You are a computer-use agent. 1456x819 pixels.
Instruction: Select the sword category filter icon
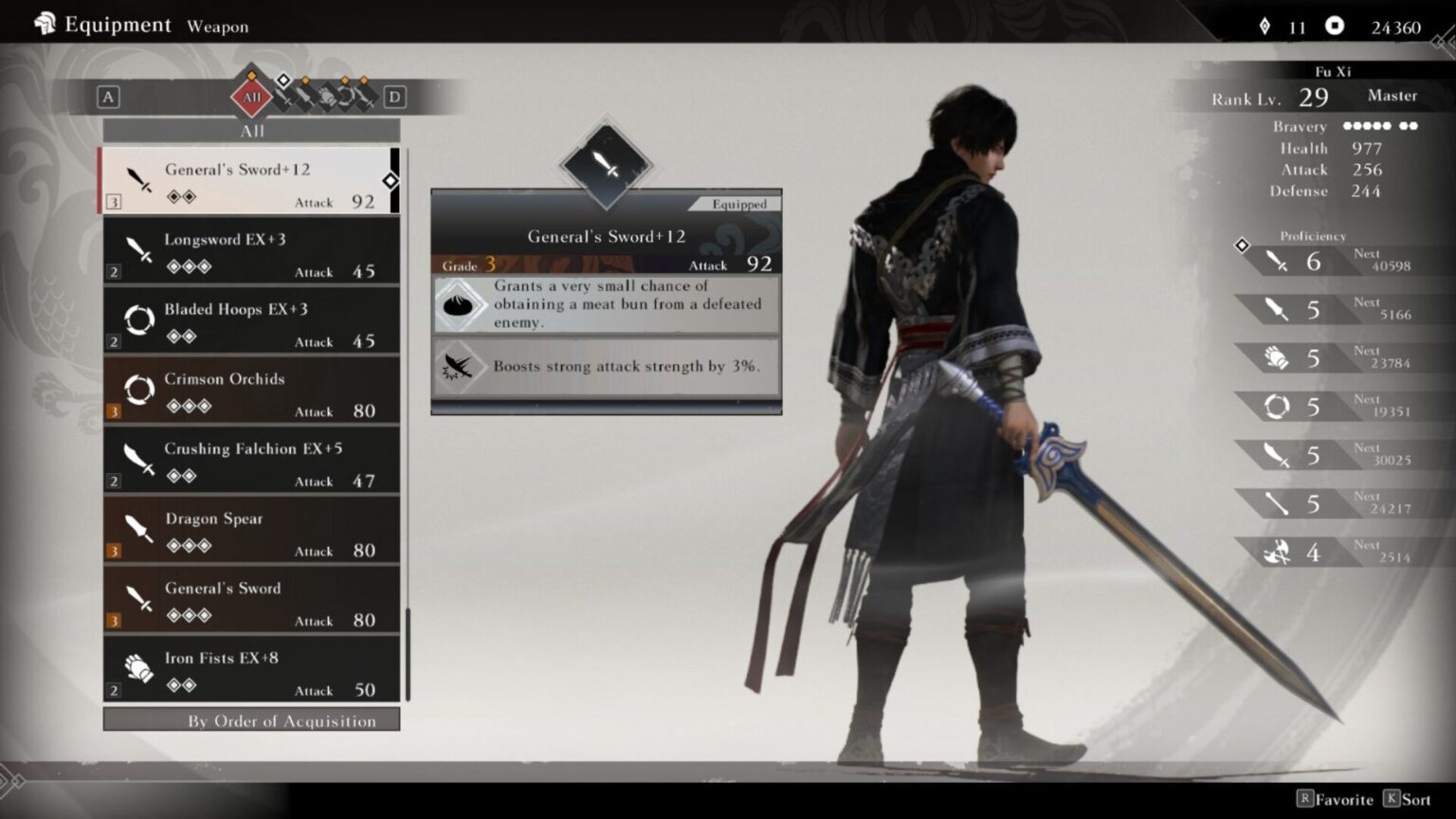pyautogui.click(x=284, y=96)
